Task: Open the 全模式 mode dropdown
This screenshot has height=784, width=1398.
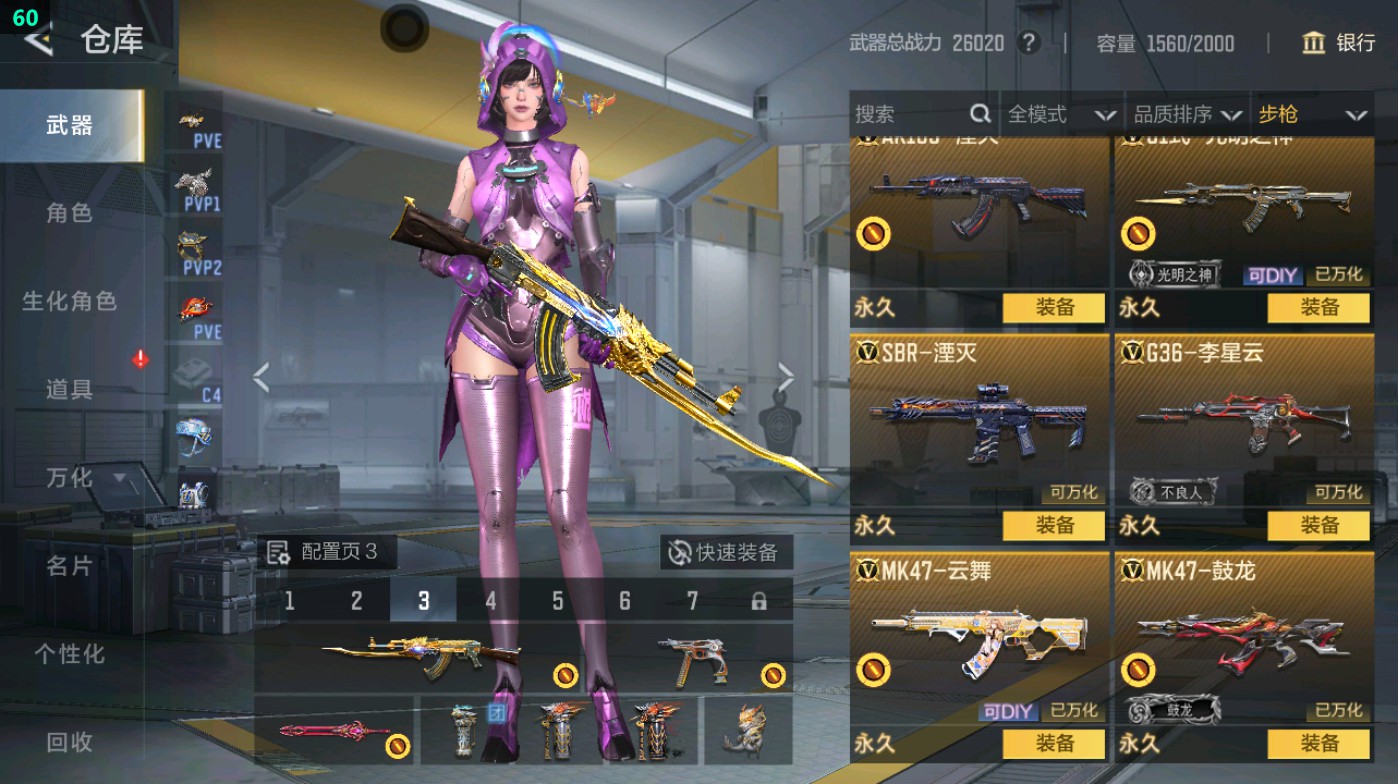Action: point(1061,115)
